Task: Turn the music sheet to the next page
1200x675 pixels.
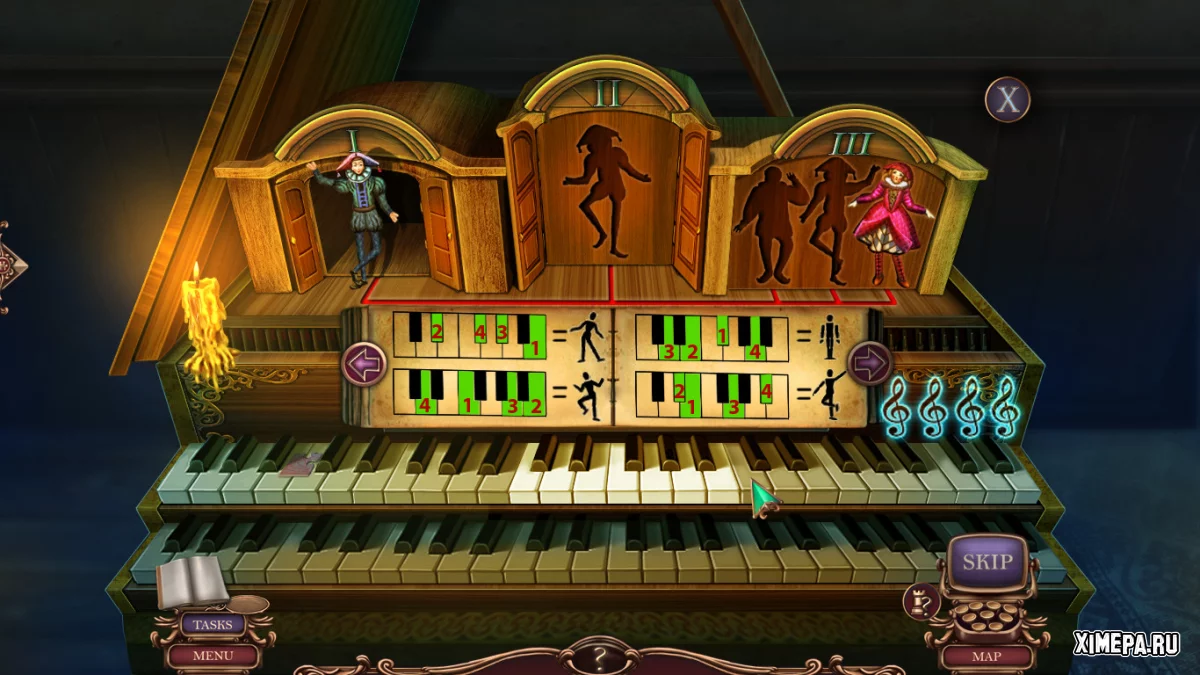Action: coord(869,362)
